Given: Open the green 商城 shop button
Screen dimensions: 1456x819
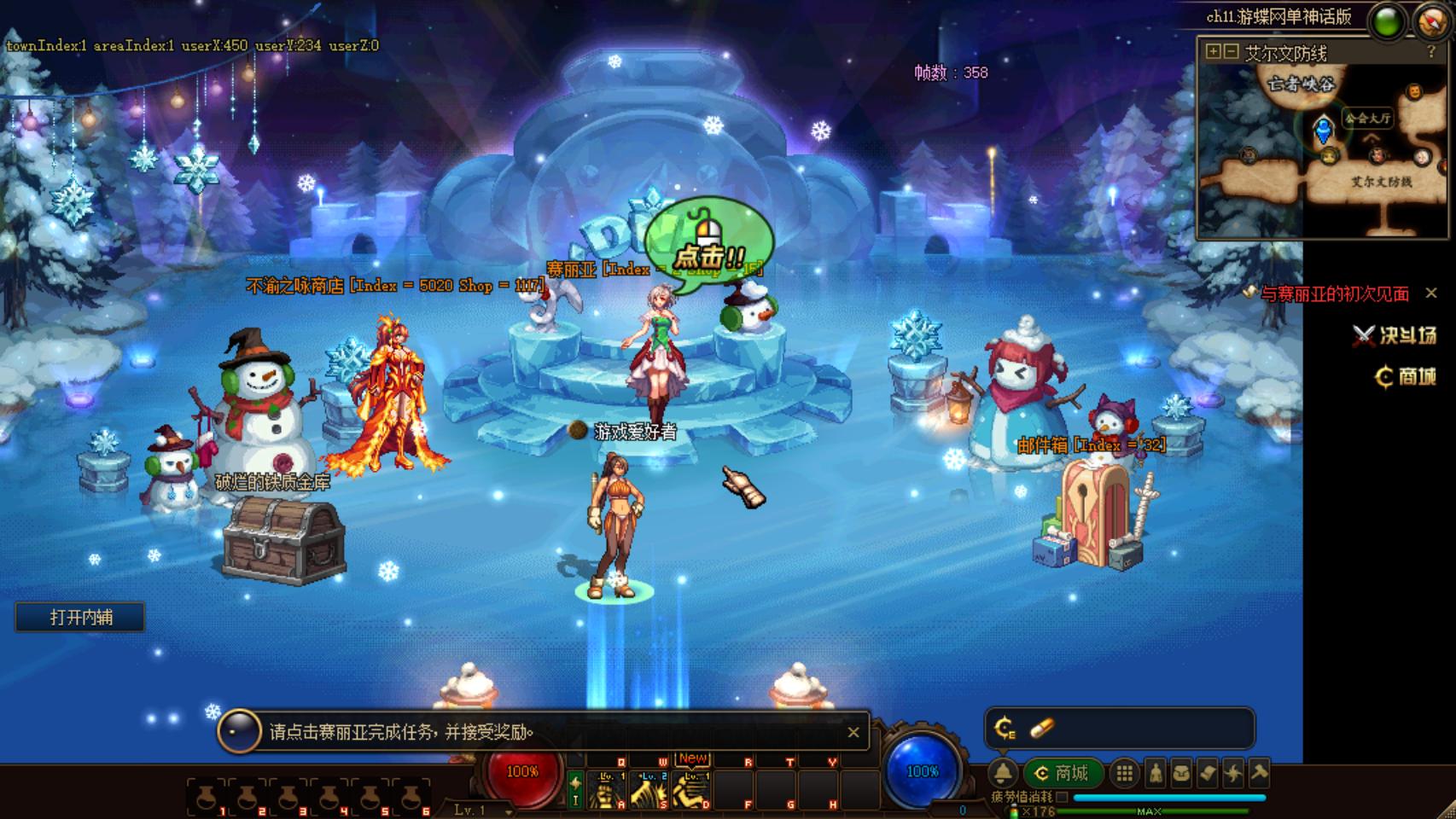Looking at the screenshot, I should [1063, 773].
